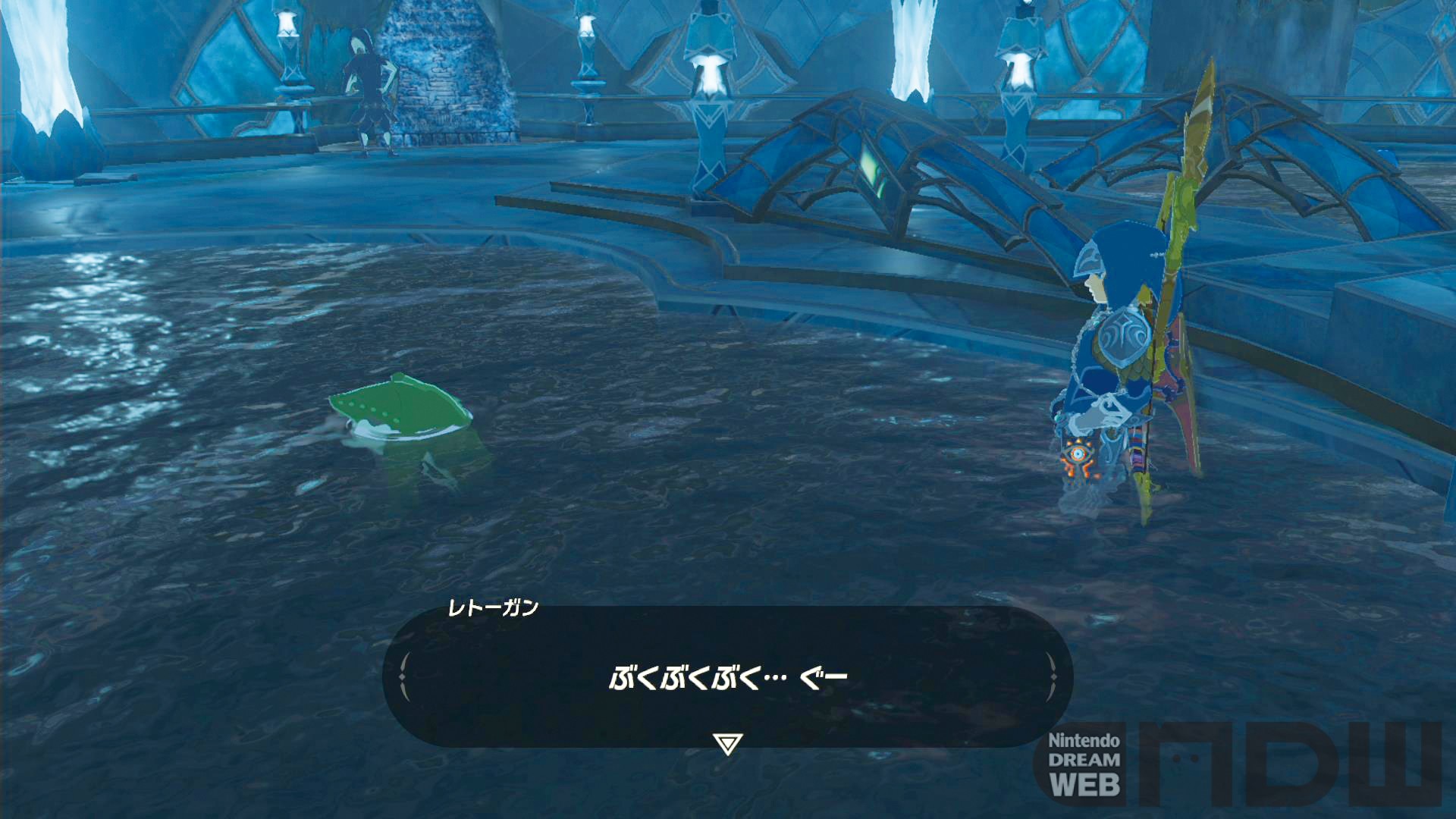Image resolution: width=1456 pixels, height=819 pixels.
Task: Advance dialogue with the triangle continue arrow
Action: pos(727,743)
